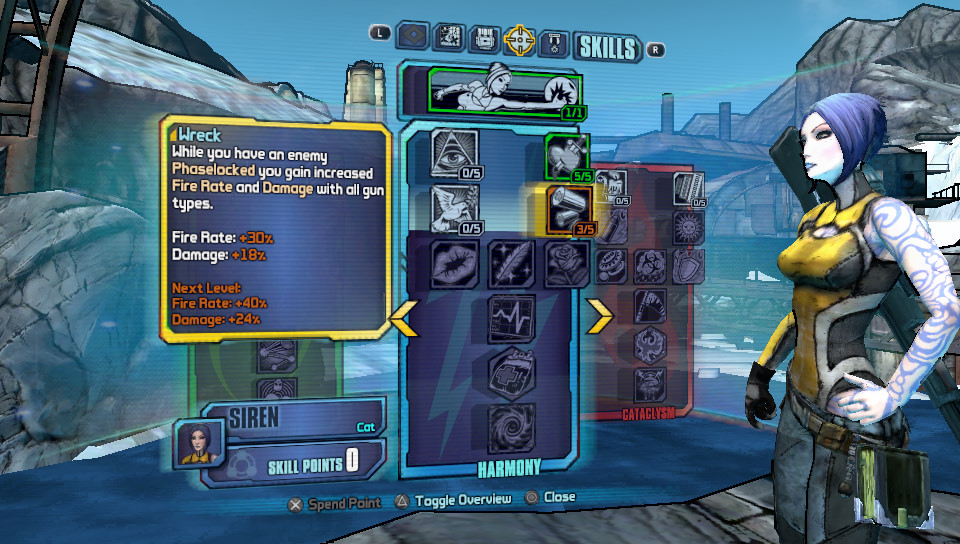Pick the rose skill icon
Viewport: 960px width, 544px height.
(566, 264)
